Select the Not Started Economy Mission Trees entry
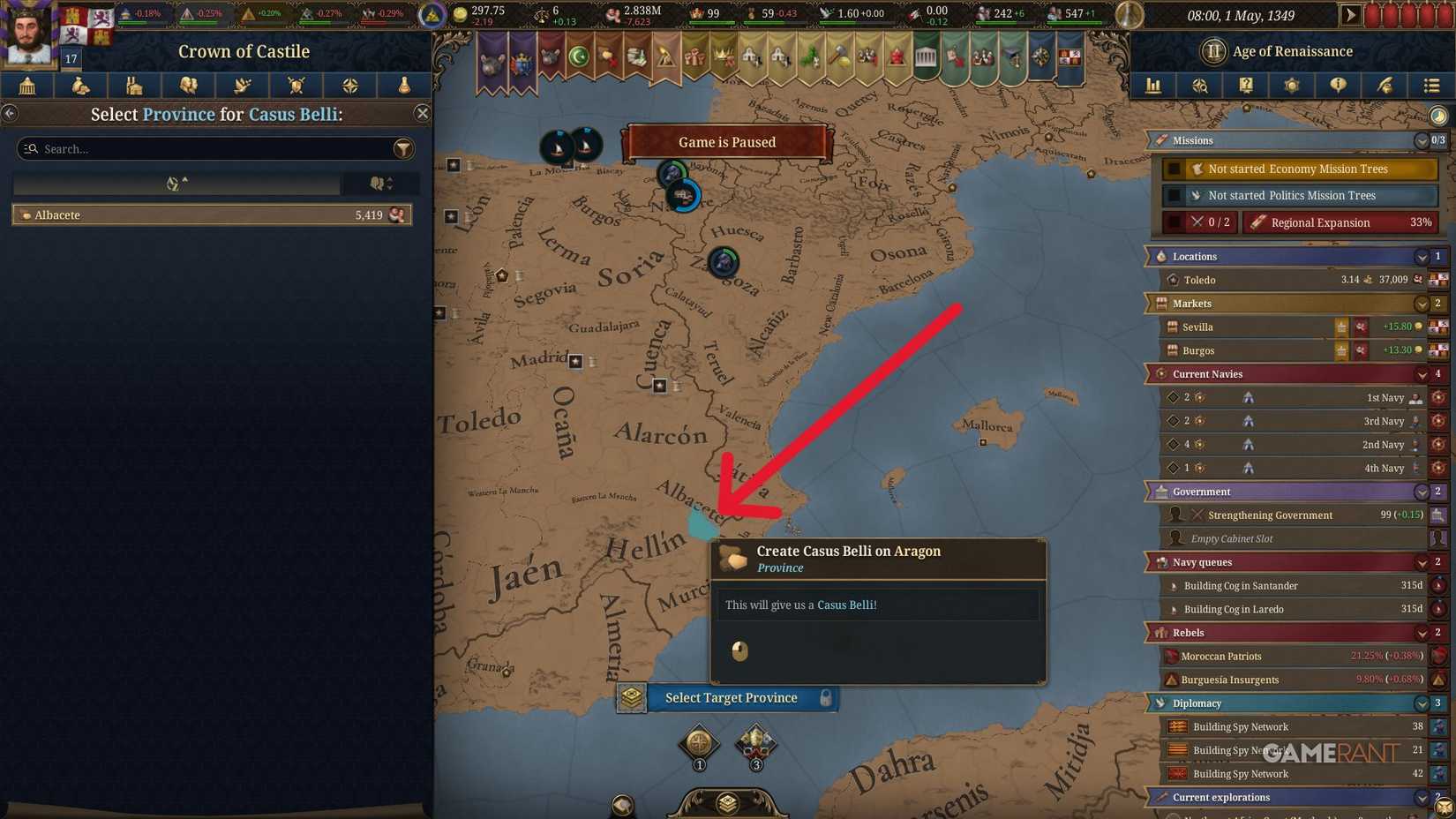This screenshot has width=1456, height=819. click(1297, 169)
